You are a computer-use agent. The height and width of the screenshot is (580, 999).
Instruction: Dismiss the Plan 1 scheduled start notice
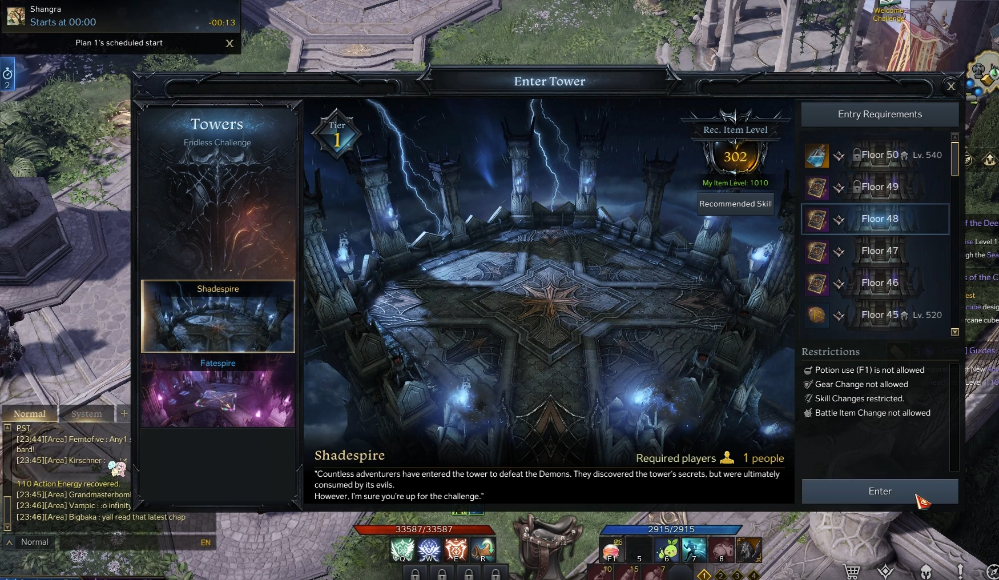pos(230,43)
